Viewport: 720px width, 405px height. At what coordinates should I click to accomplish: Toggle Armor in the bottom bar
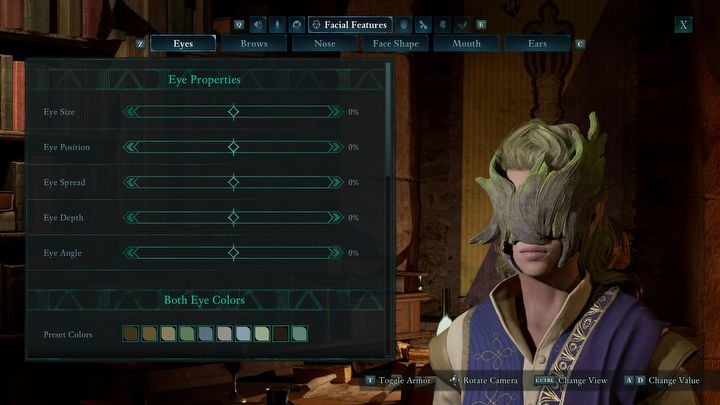pos(405,381)
